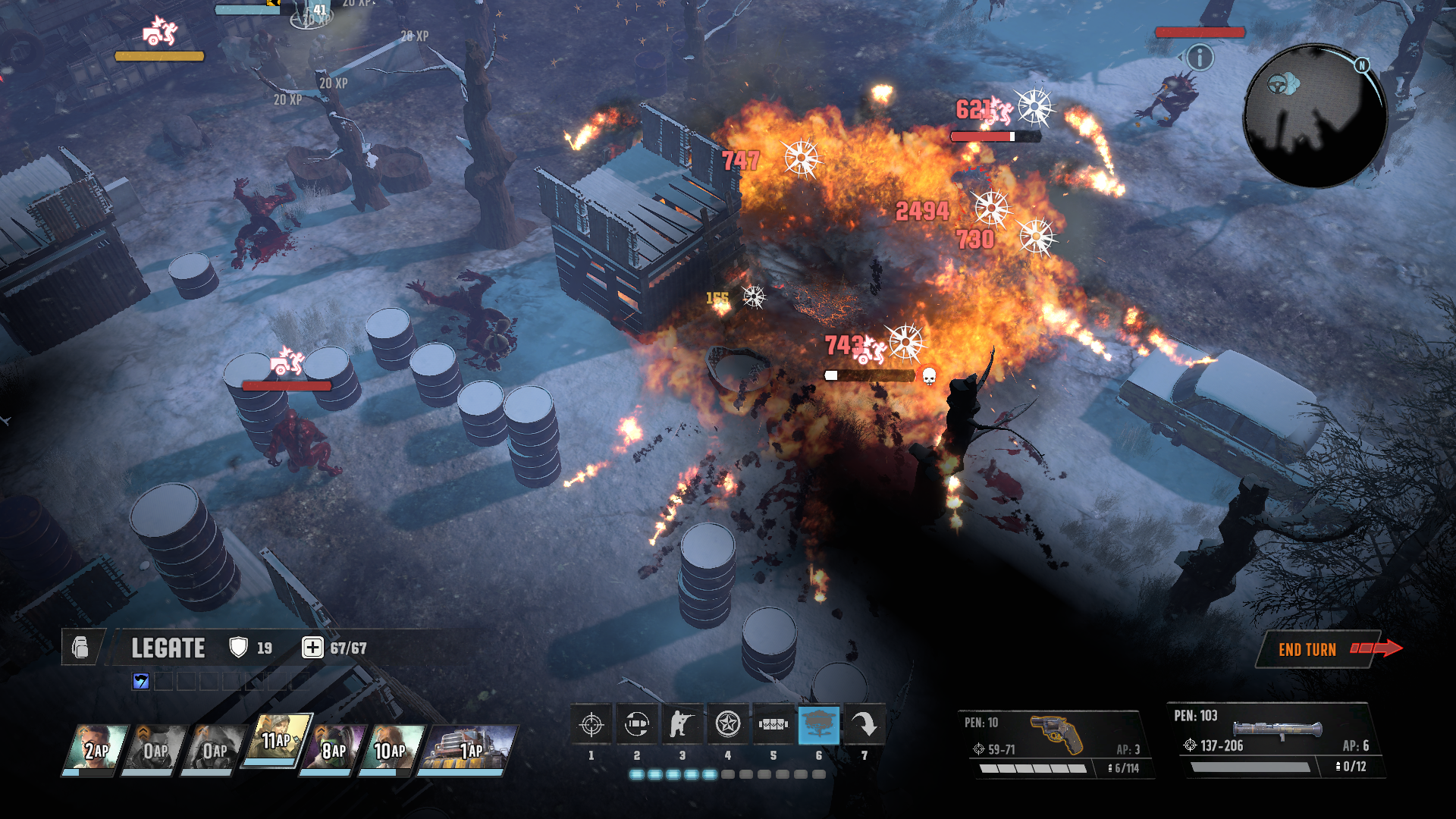
Task: Click the circular minimap
Action: click(x=1316, y=116)
